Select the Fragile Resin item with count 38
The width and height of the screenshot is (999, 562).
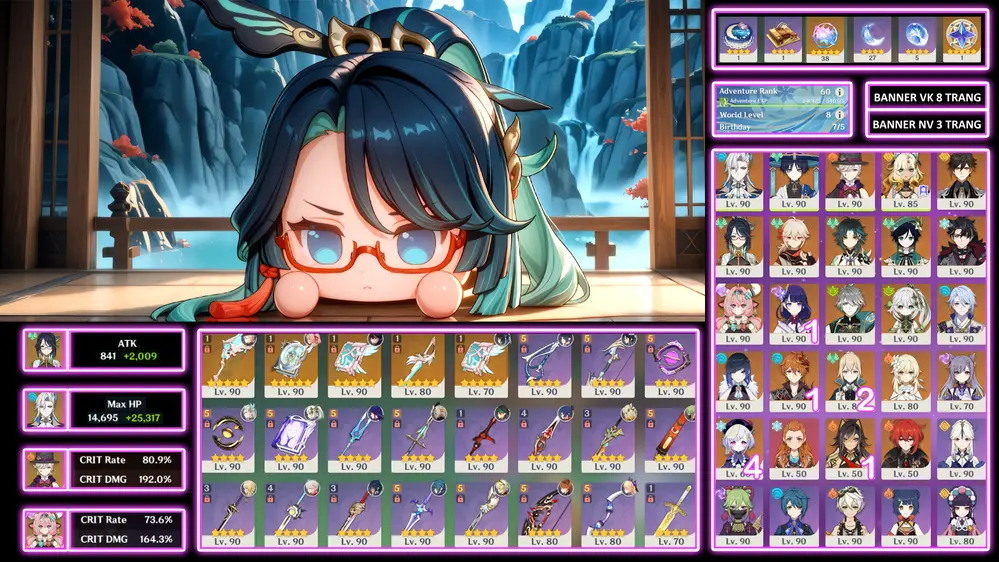click(x=826, y=38)
